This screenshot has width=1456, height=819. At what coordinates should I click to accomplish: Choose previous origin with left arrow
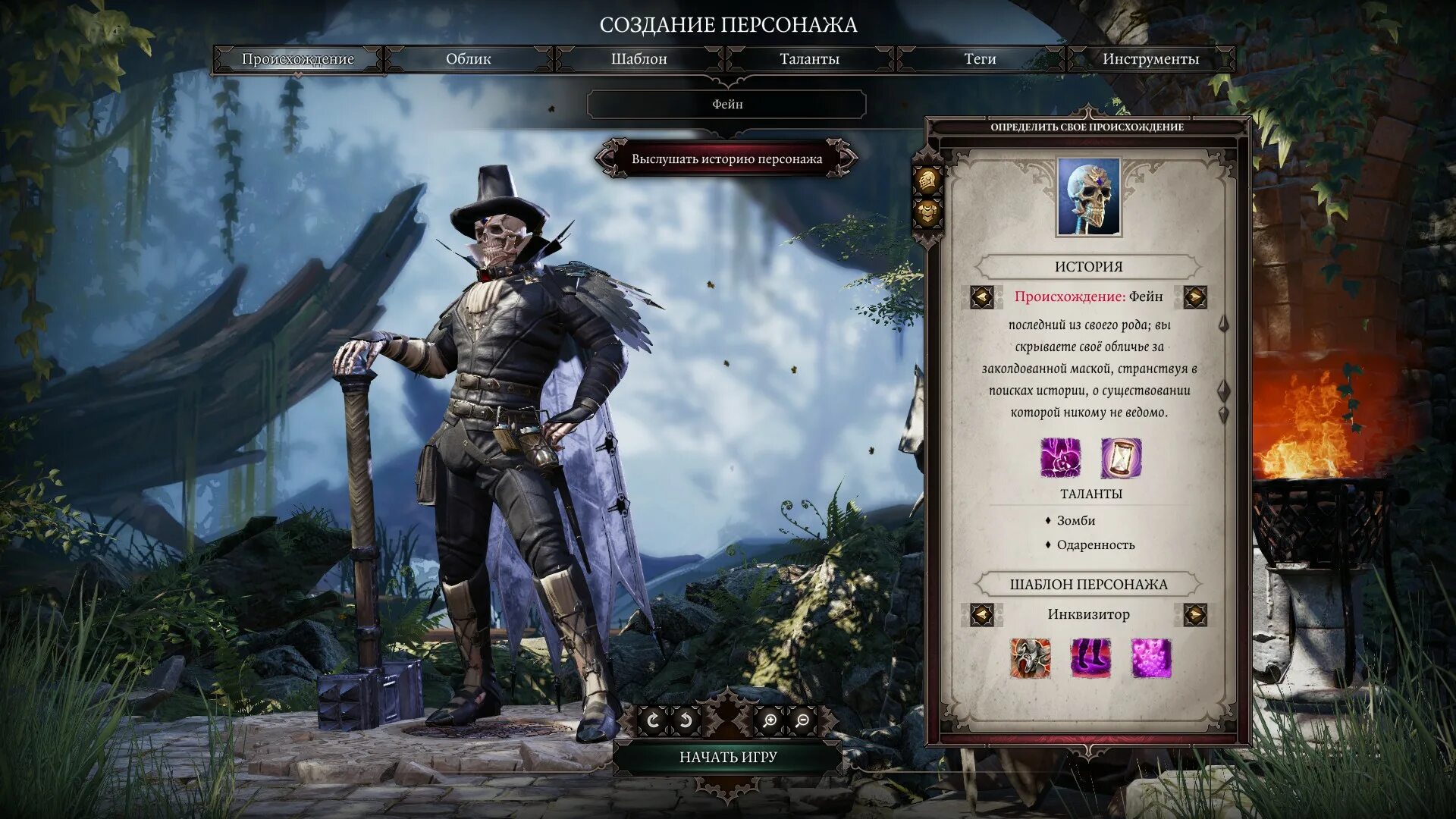(x=982, y=297)
